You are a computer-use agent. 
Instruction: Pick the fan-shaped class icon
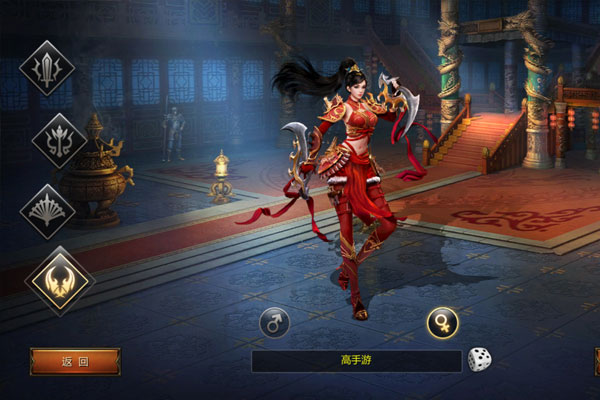click(48, 210)
